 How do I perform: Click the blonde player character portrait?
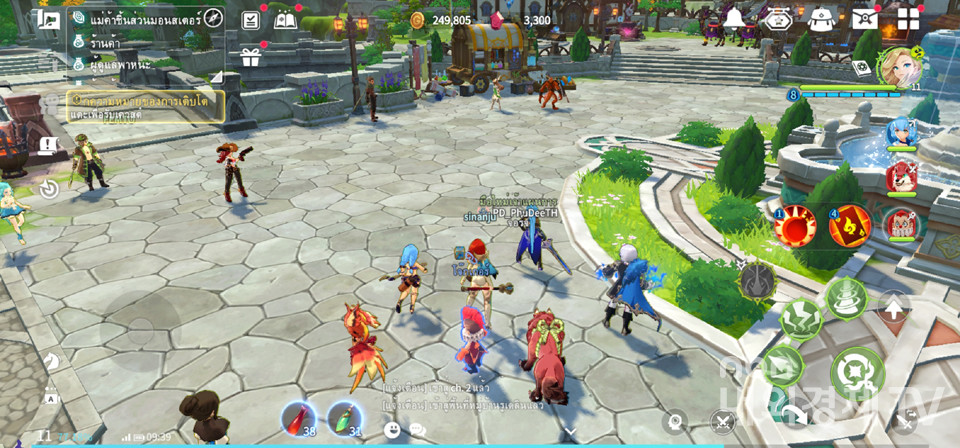click(x=898, y=67)
